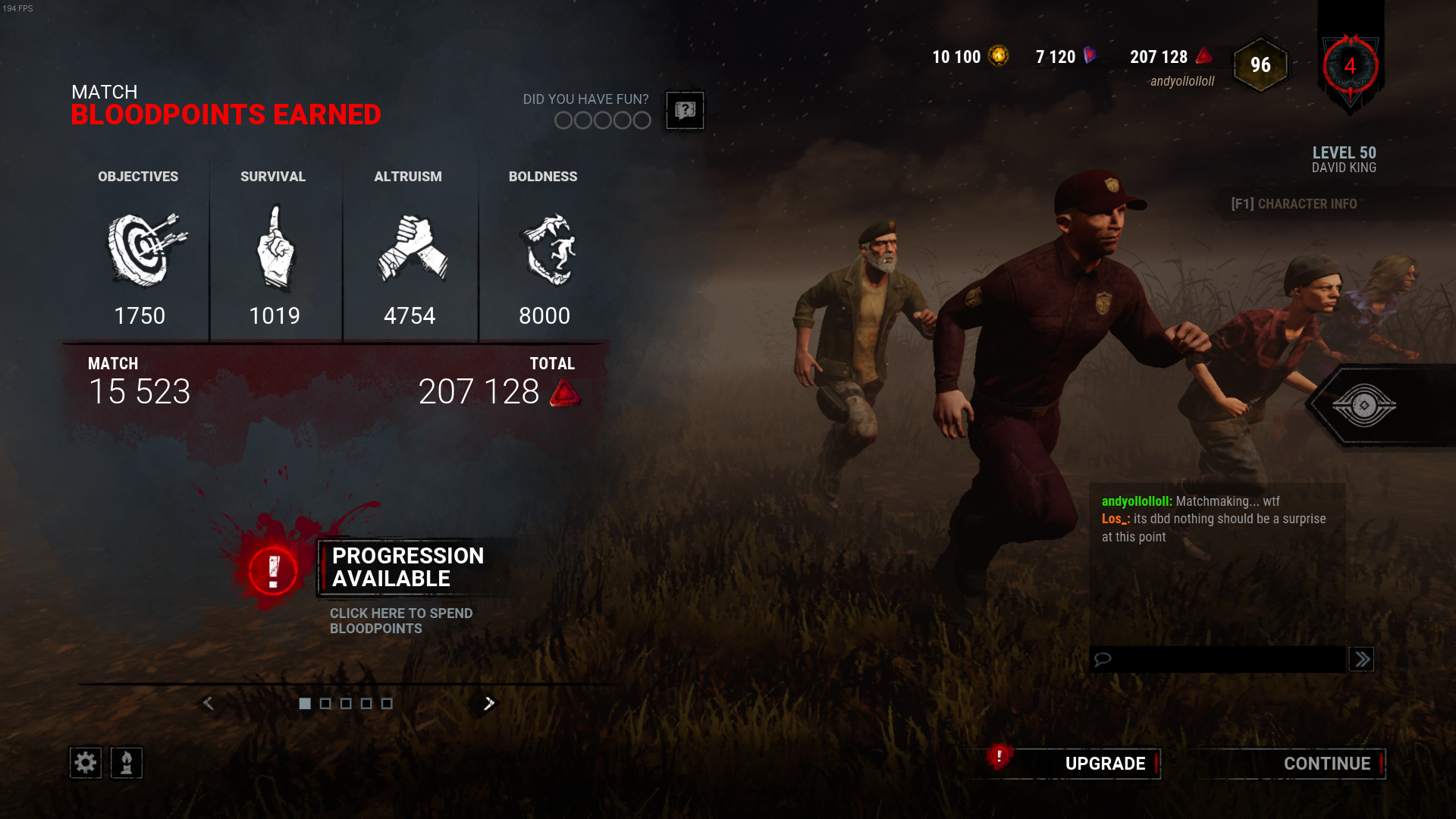Expand the chat with the double-chevron button
This screenshot has width=1456, height=819.
coord(1361,659)
